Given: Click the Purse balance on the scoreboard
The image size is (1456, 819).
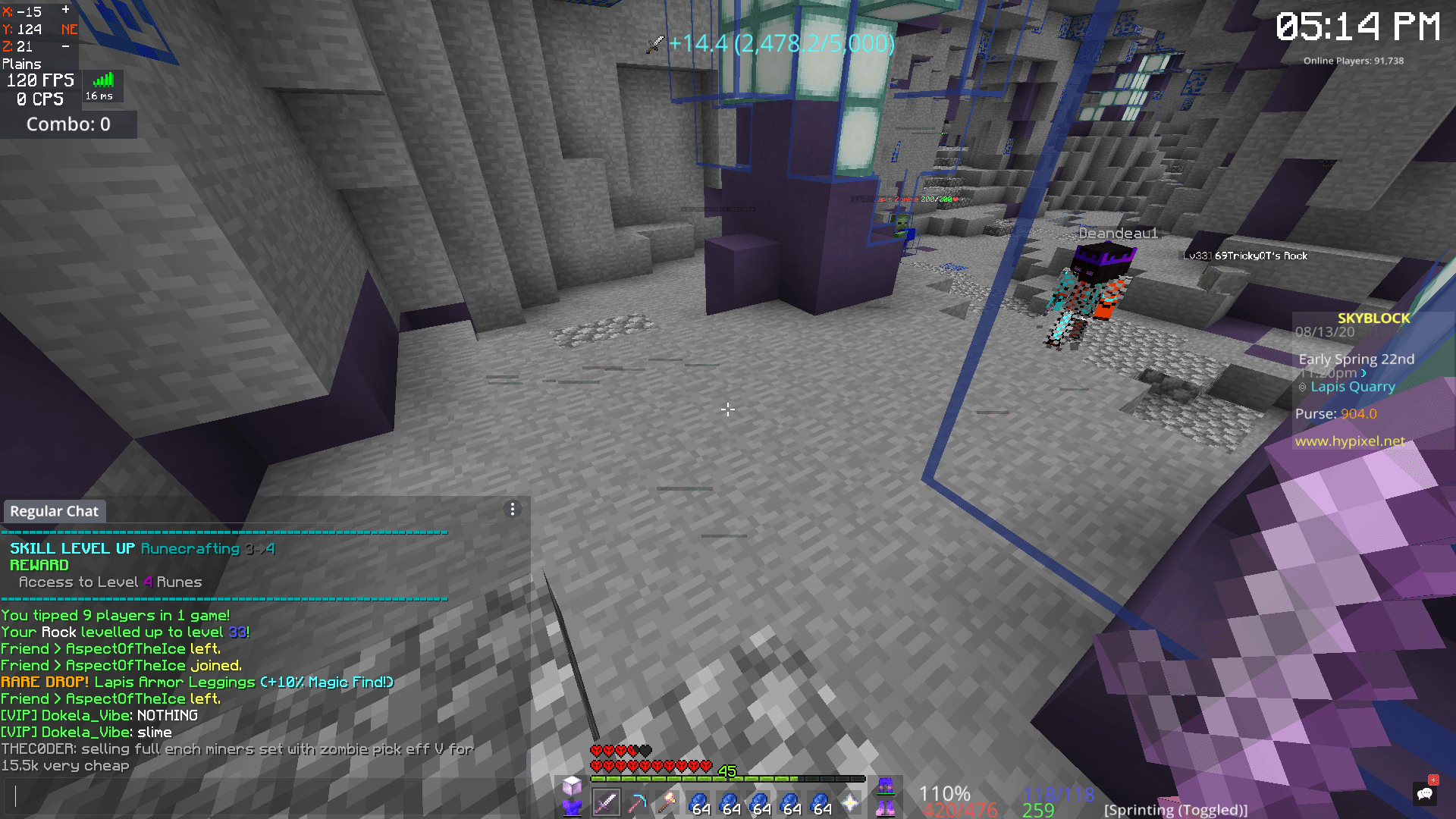Looking at the screenshot, I should pyautogui.click(x=1335, y=413).
